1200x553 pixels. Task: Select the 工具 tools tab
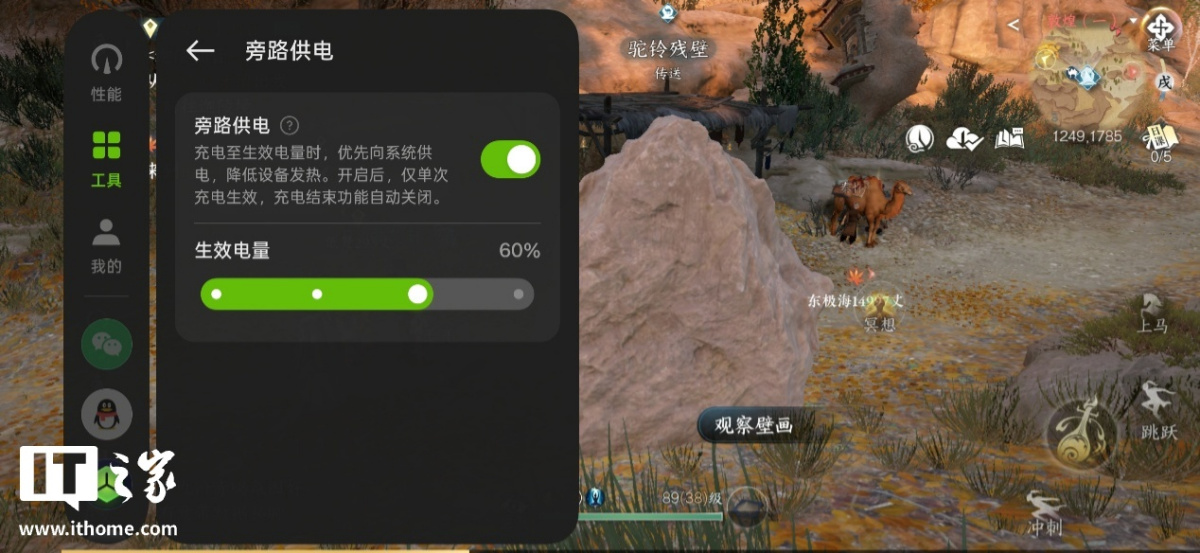pos(106,158)
